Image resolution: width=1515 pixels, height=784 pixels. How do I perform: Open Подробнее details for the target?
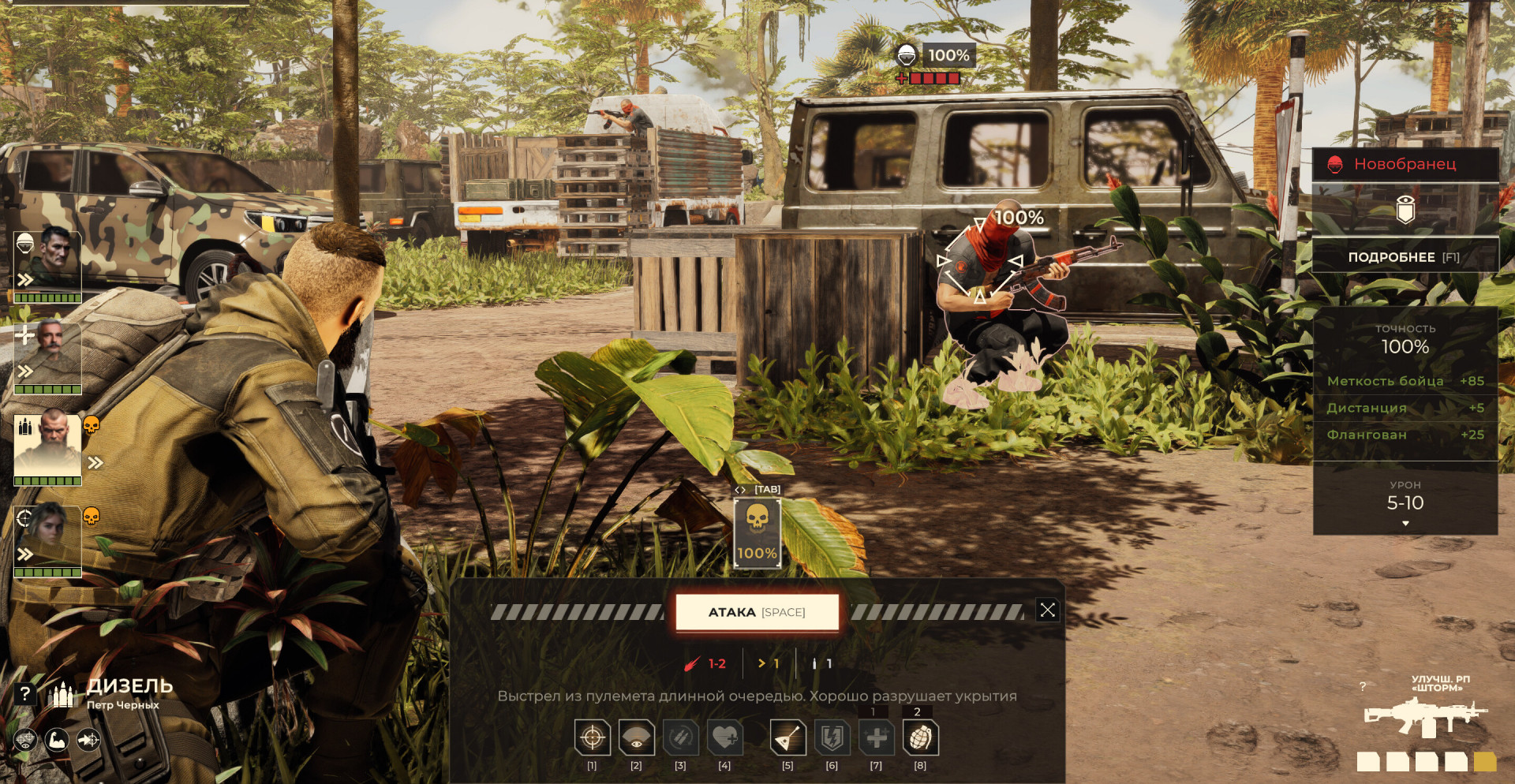1405,257
